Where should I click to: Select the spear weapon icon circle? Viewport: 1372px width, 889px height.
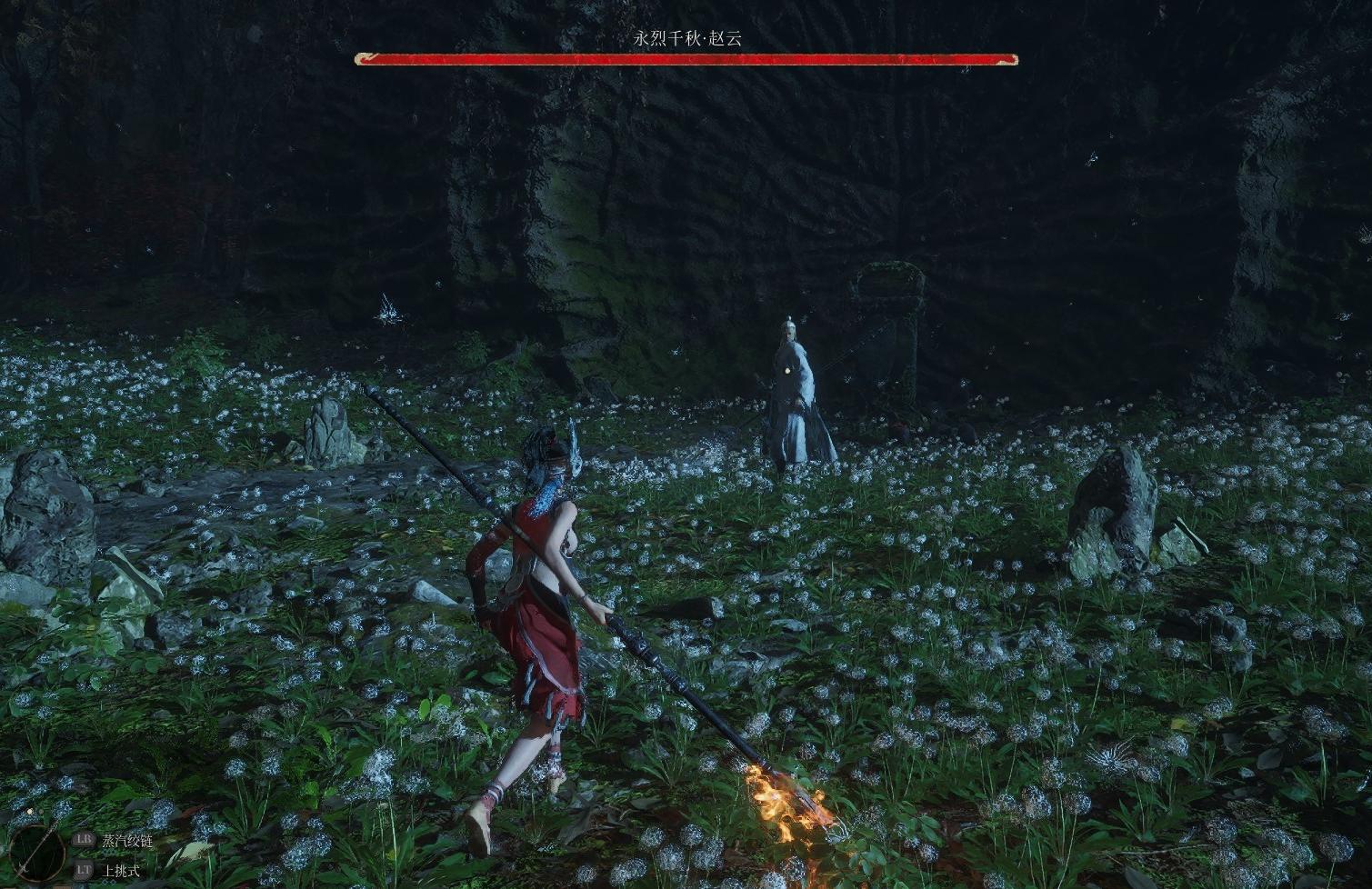pyautogui.click(x=38, y=852)
